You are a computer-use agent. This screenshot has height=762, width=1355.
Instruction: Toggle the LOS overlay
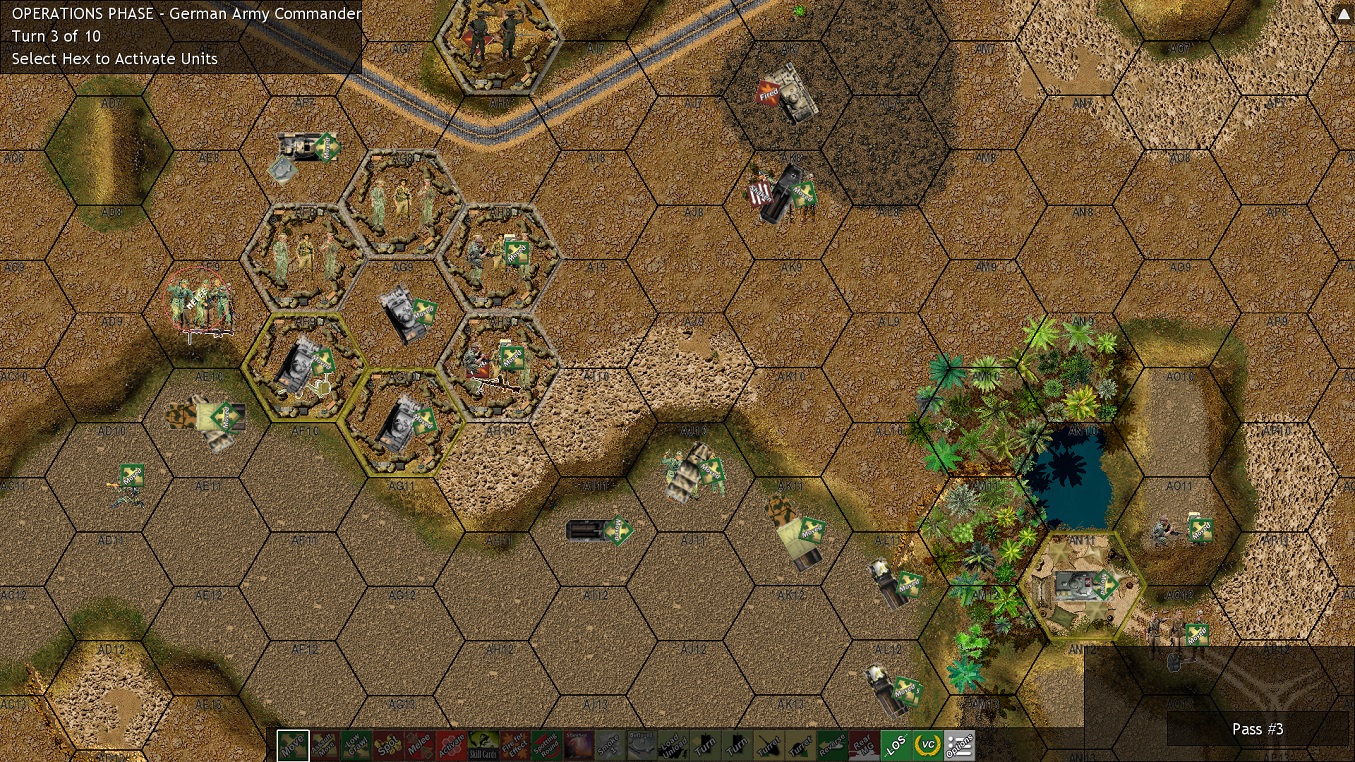click(x=894, y=744)
